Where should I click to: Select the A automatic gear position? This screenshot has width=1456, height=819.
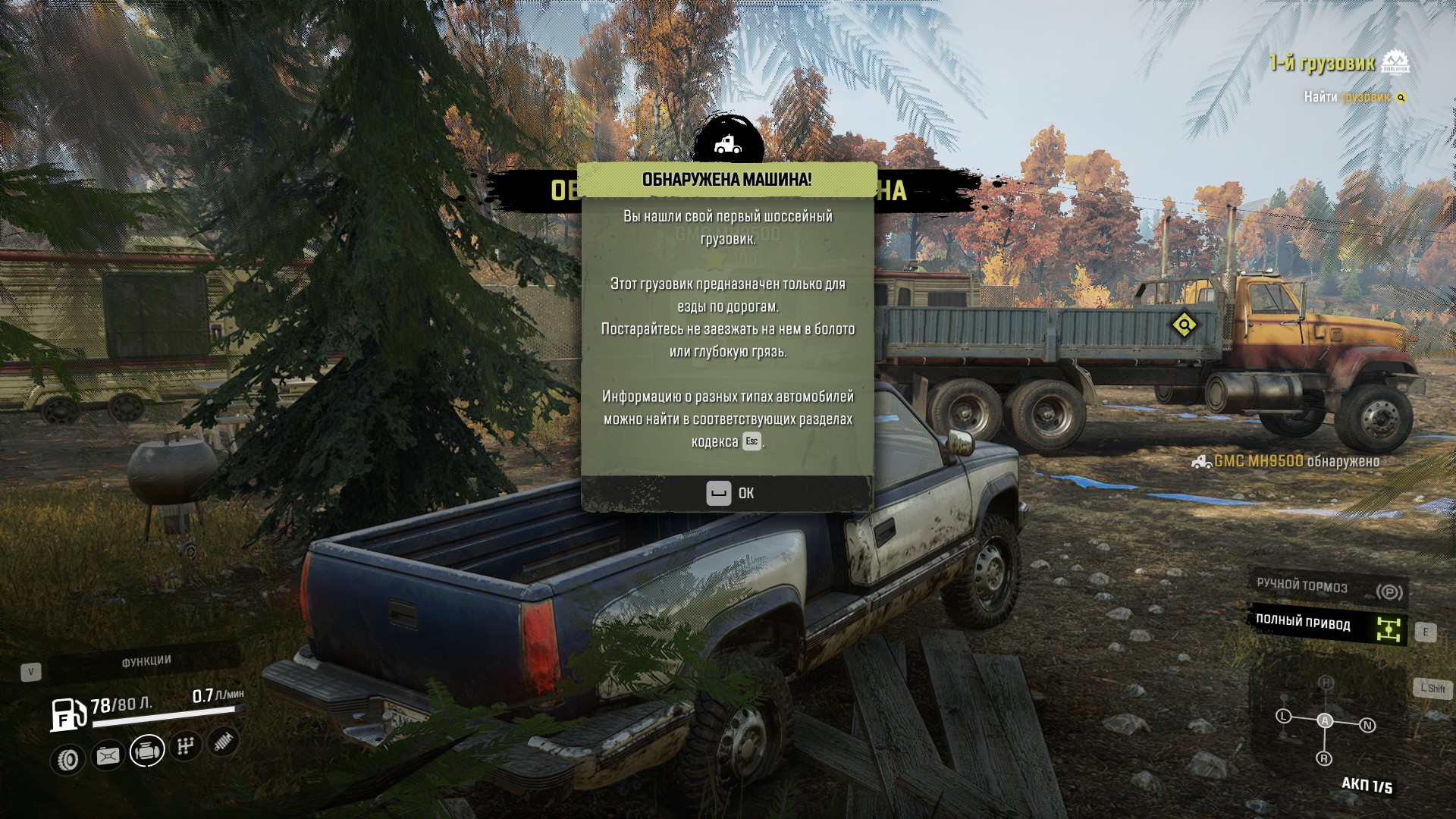coord(1325,720)
